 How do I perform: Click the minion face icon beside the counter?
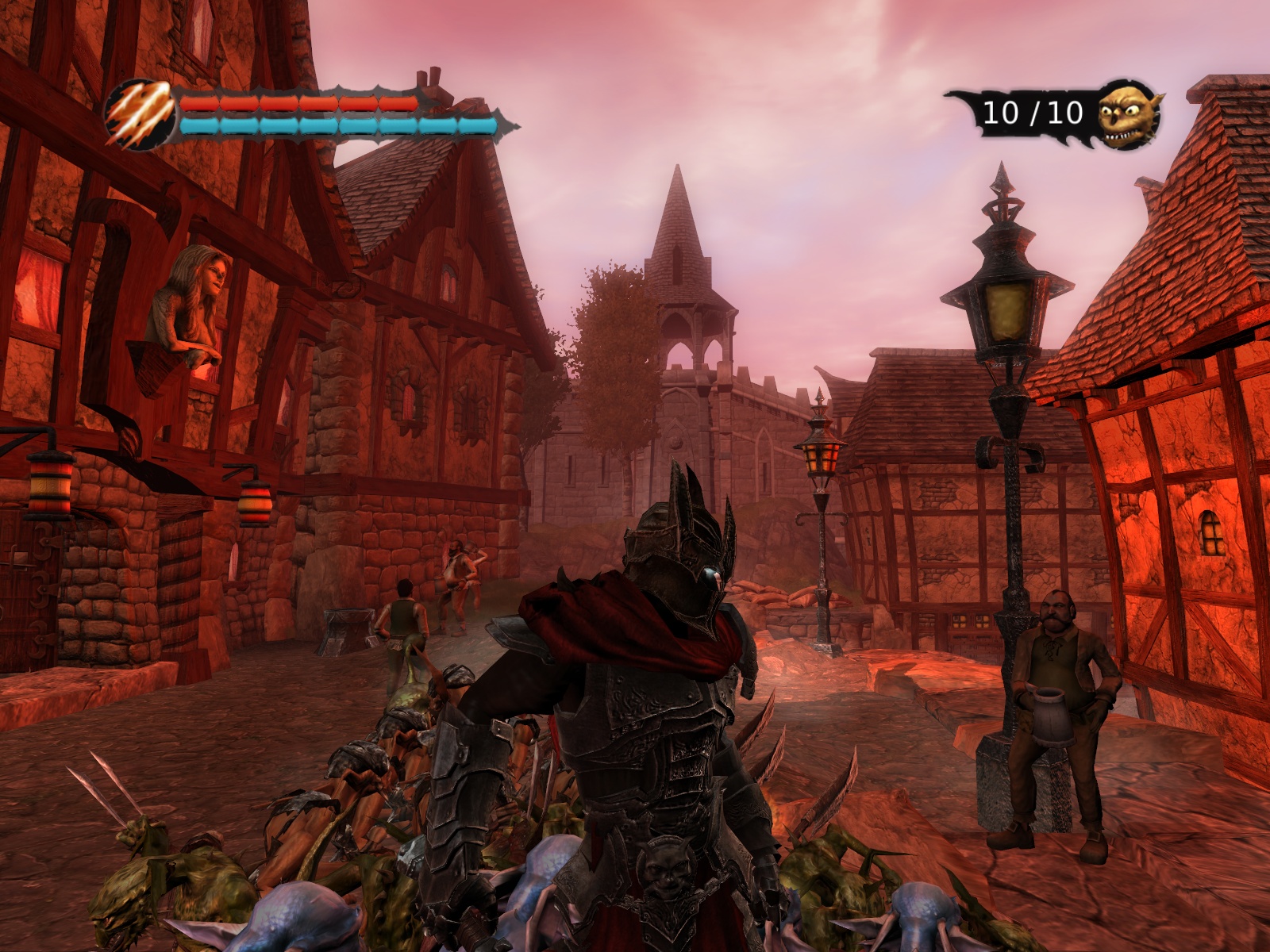click(1128, 114)
